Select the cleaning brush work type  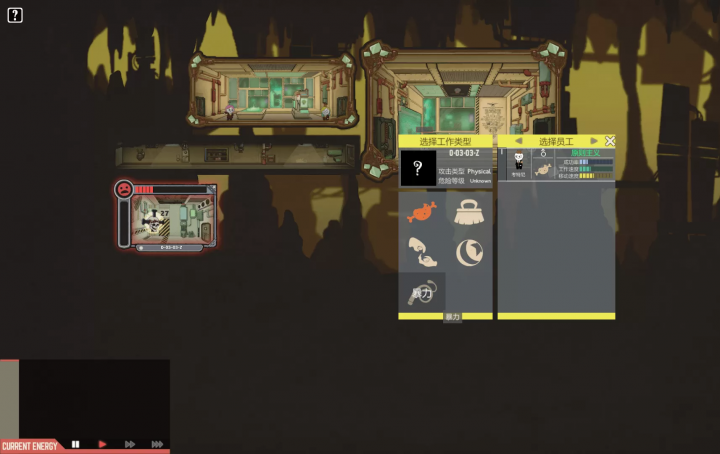click(x=469, y=212)
